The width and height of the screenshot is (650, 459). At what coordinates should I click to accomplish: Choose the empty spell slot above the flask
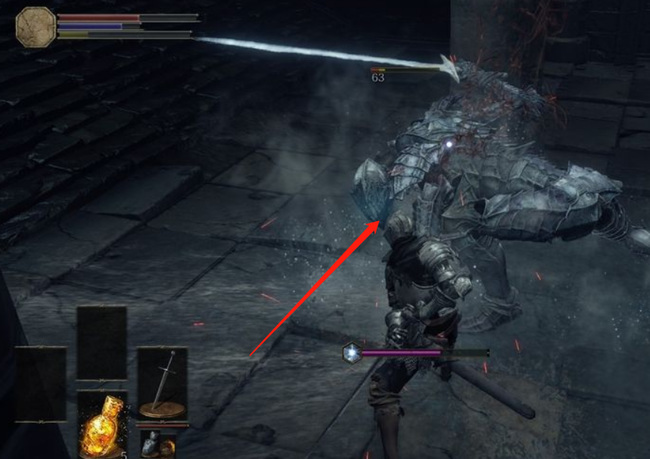(101, 342)
